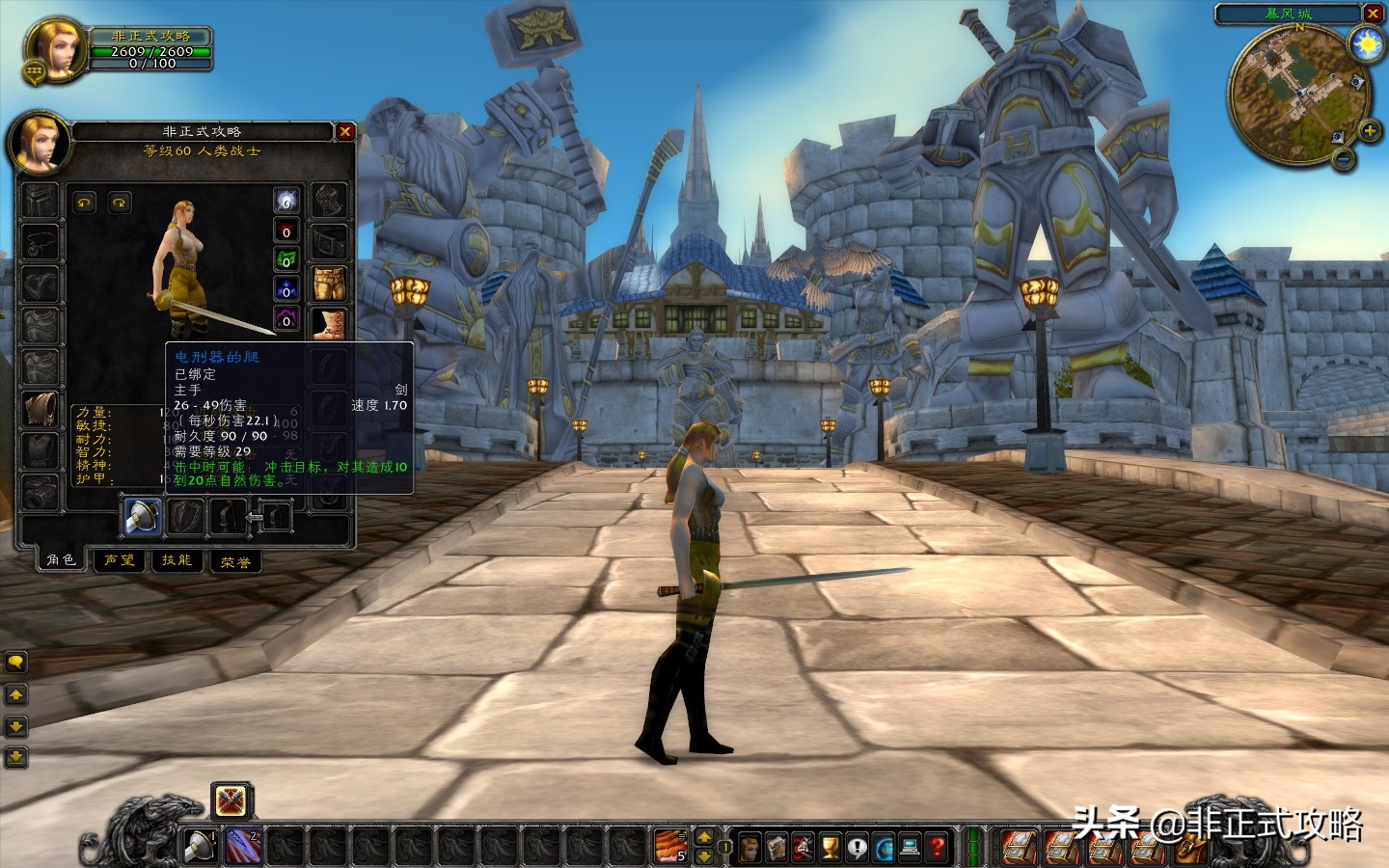Switch to the 声望 reputation tab
Image resolution: width=1389 pixels, height=868 pixels.
(x=120, y=560)
